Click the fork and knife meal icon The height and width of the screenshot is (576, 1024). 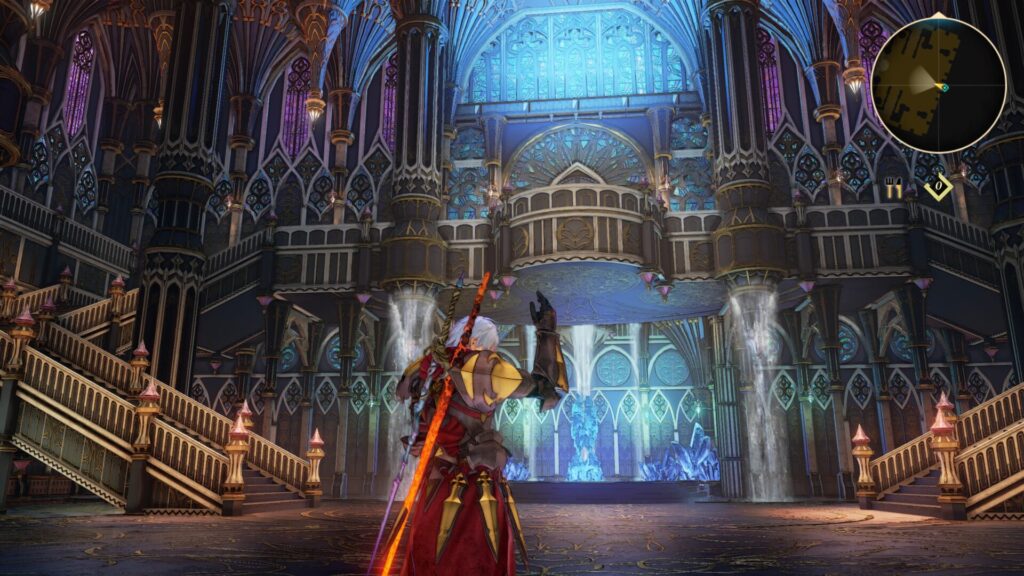click(x=894, y=188)
